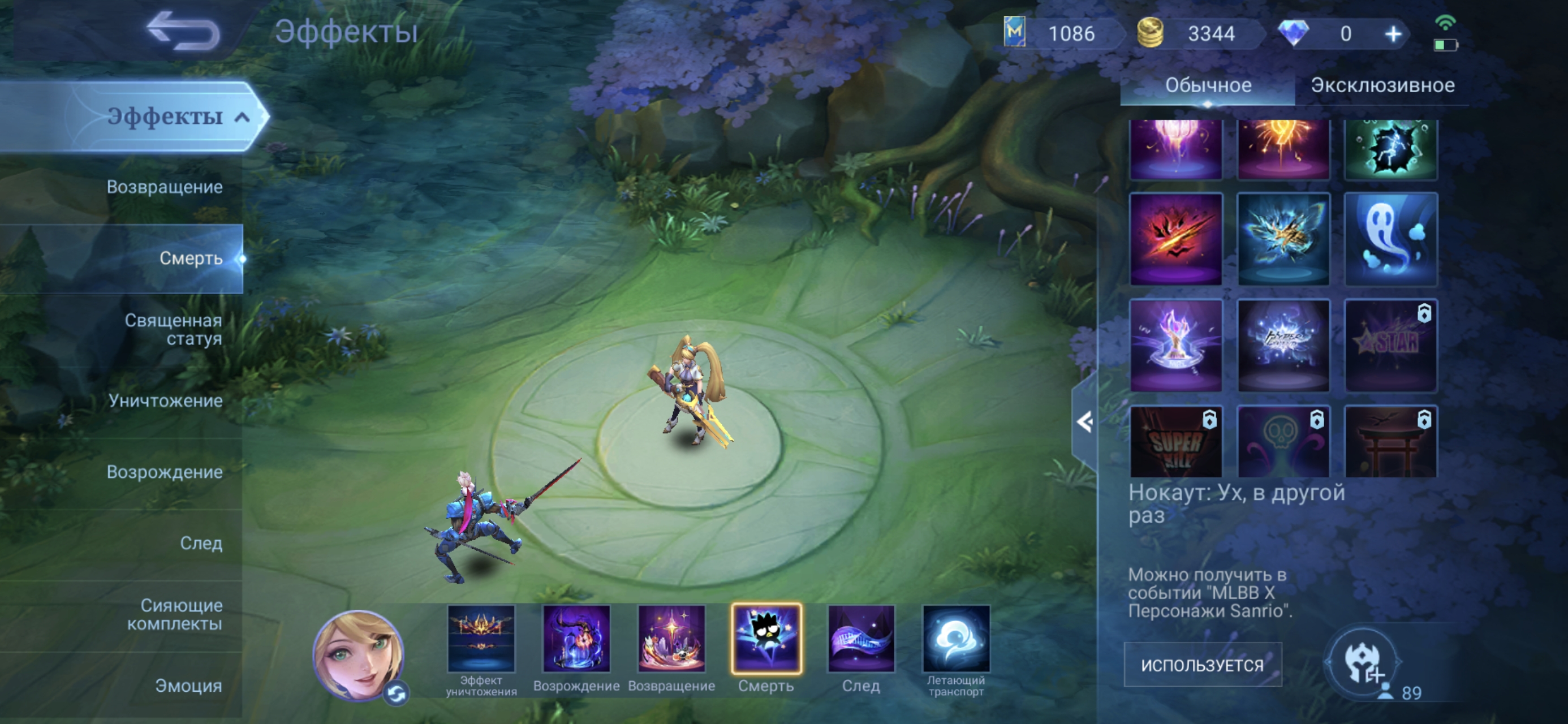Screen dimensions: 1568x724
Task: Select the Эффект уничтожения equipped slot
Action: tap(481, 639)
